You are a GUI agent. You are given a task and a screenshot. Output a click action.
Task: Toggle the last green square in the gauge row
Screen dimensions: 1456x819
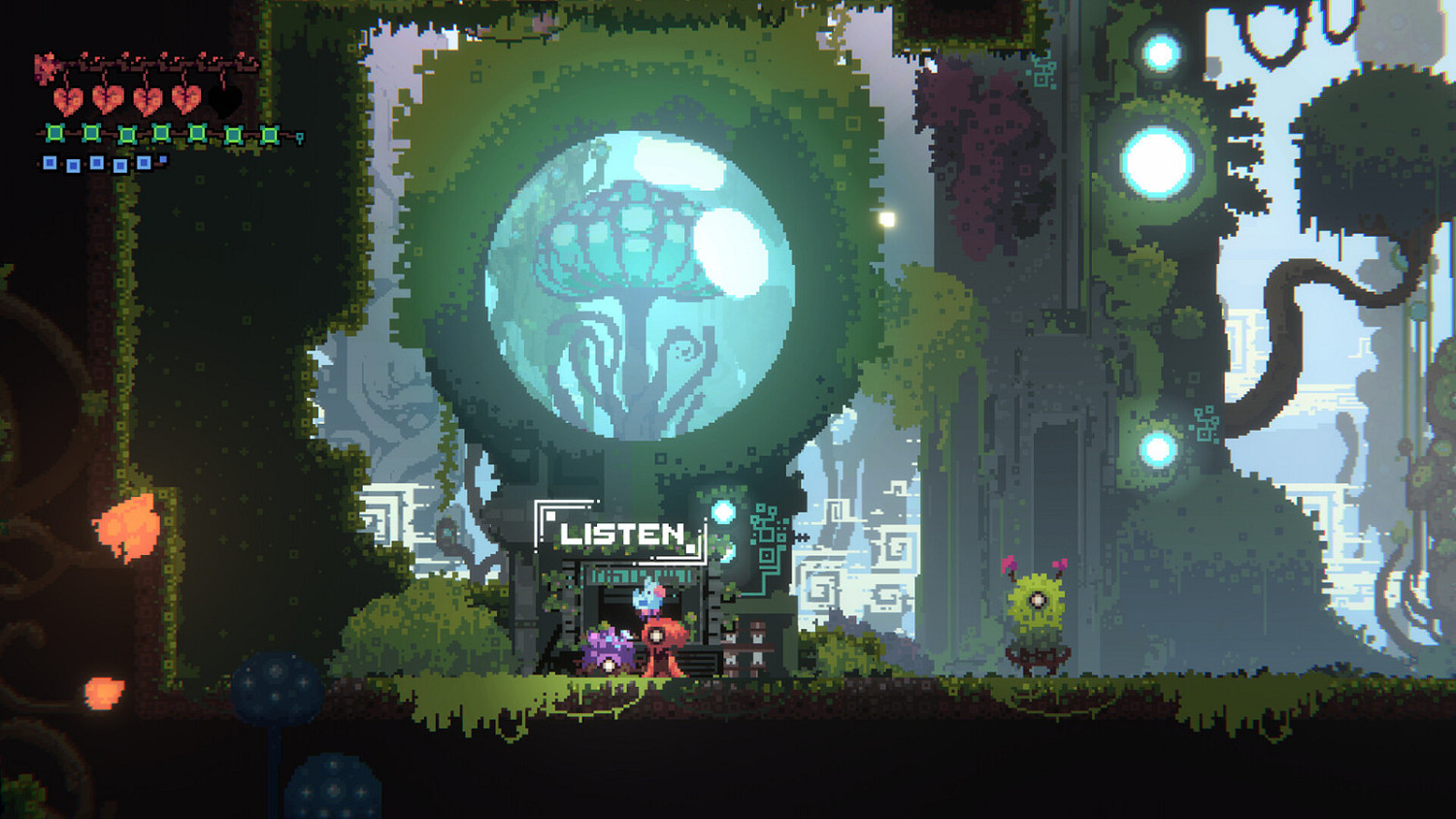269,134
